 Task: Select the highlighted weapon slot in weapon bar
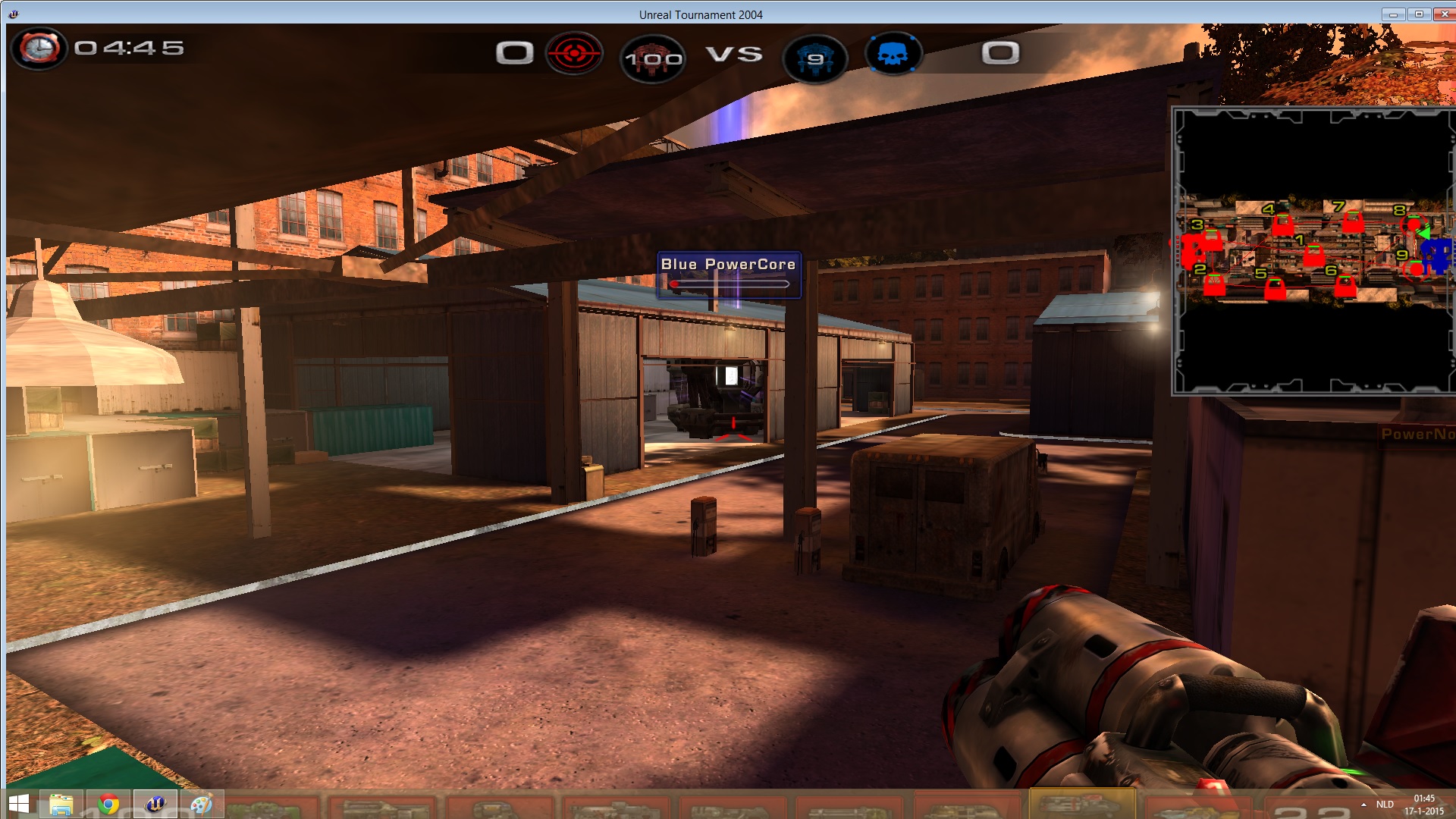pyautogui.click(x=1082, y=803)
